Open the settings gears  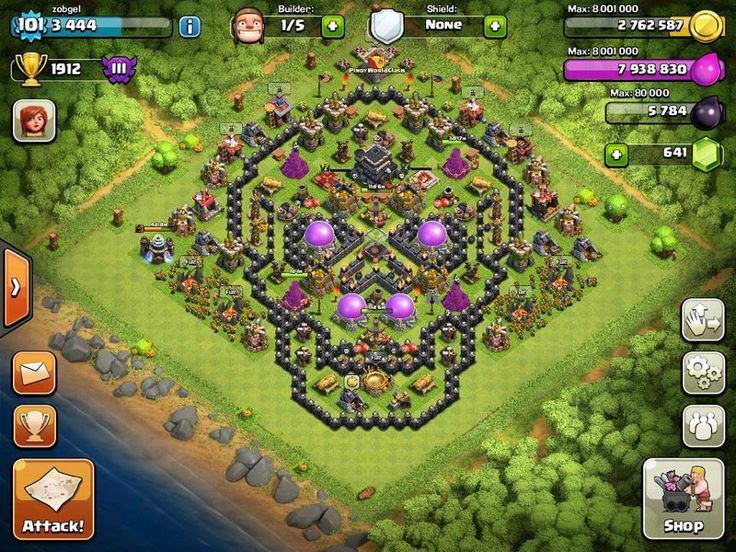pyautogui.click(x=703, y=372)
